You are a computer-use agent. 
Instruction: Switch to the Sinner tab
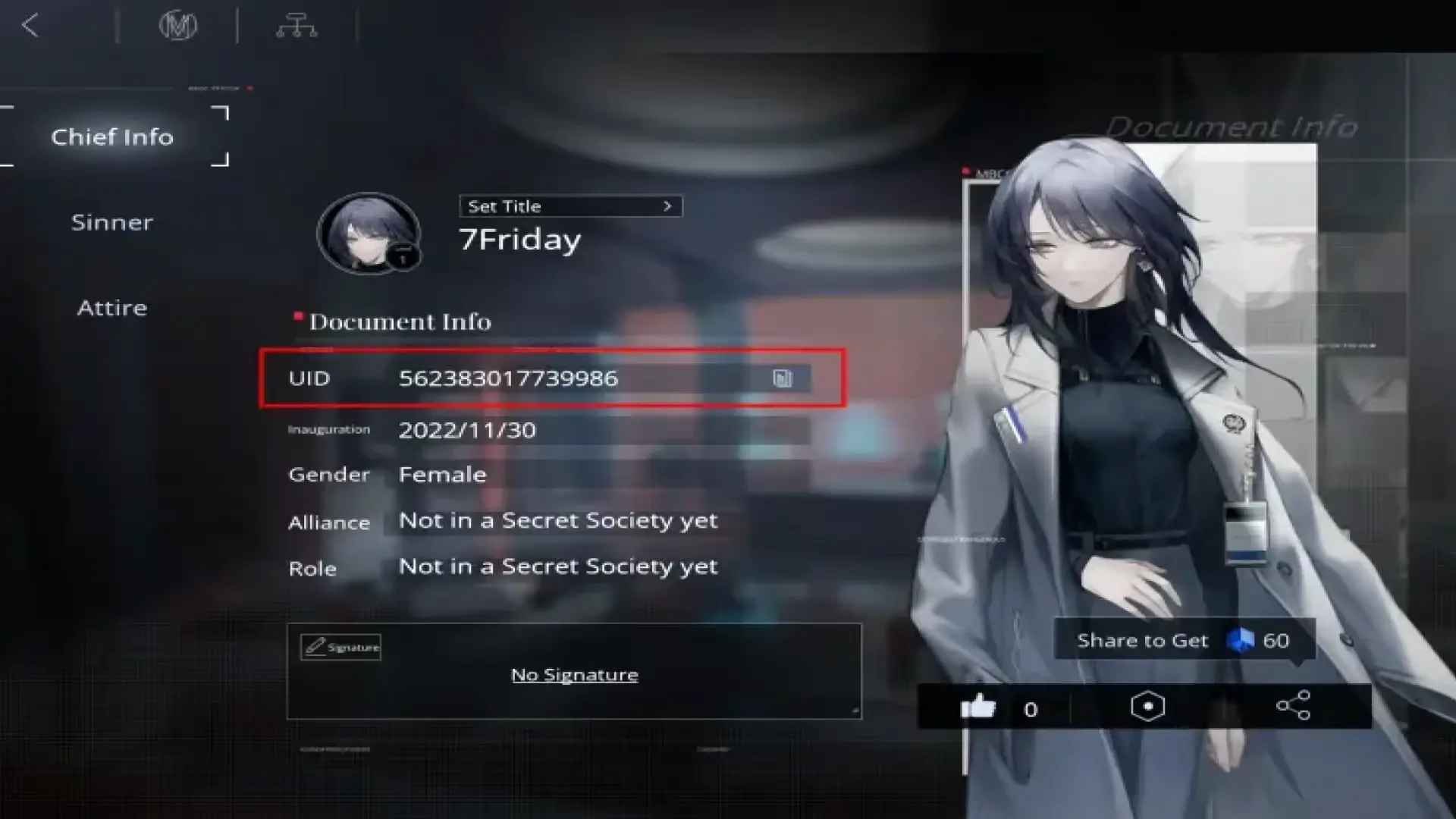tap(111, 222)
